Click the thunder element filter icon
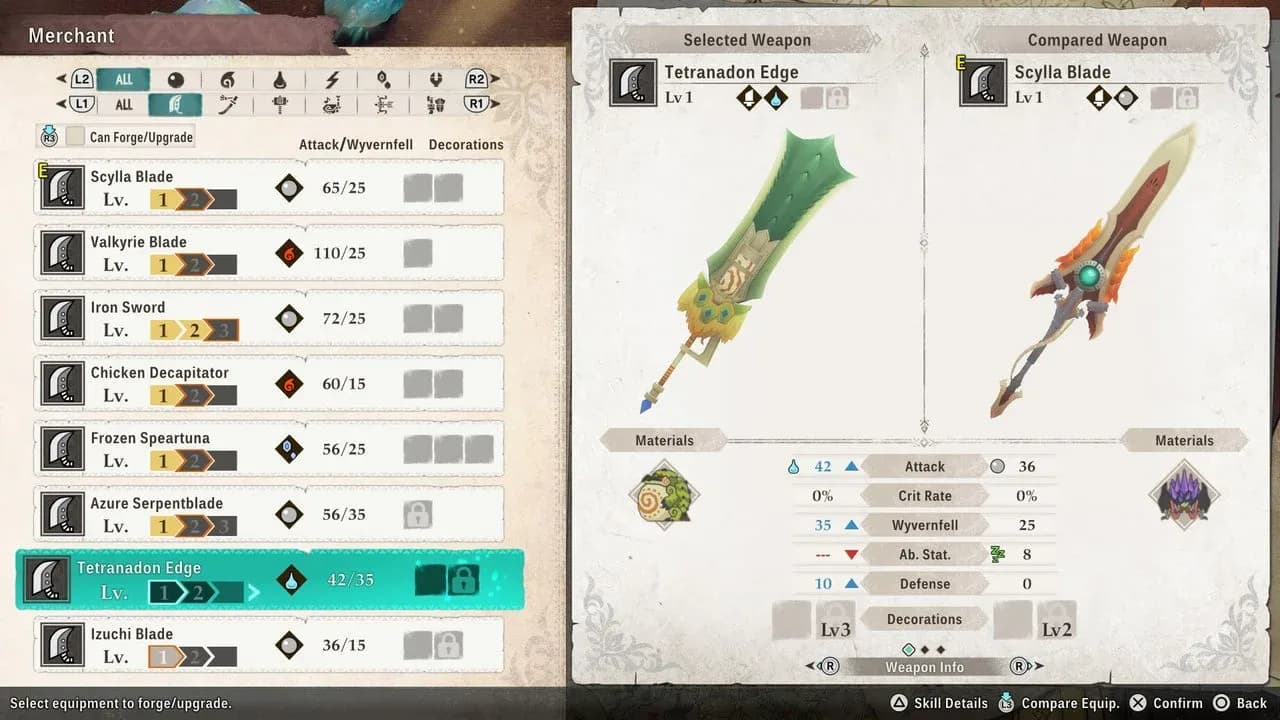The image size is (1280, 720). point(331,80)
